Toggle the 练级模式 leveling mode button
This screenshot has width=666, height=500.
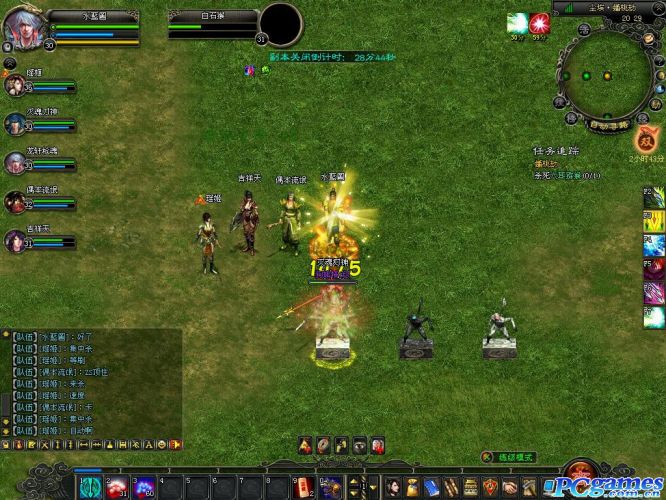pos(511,457)
